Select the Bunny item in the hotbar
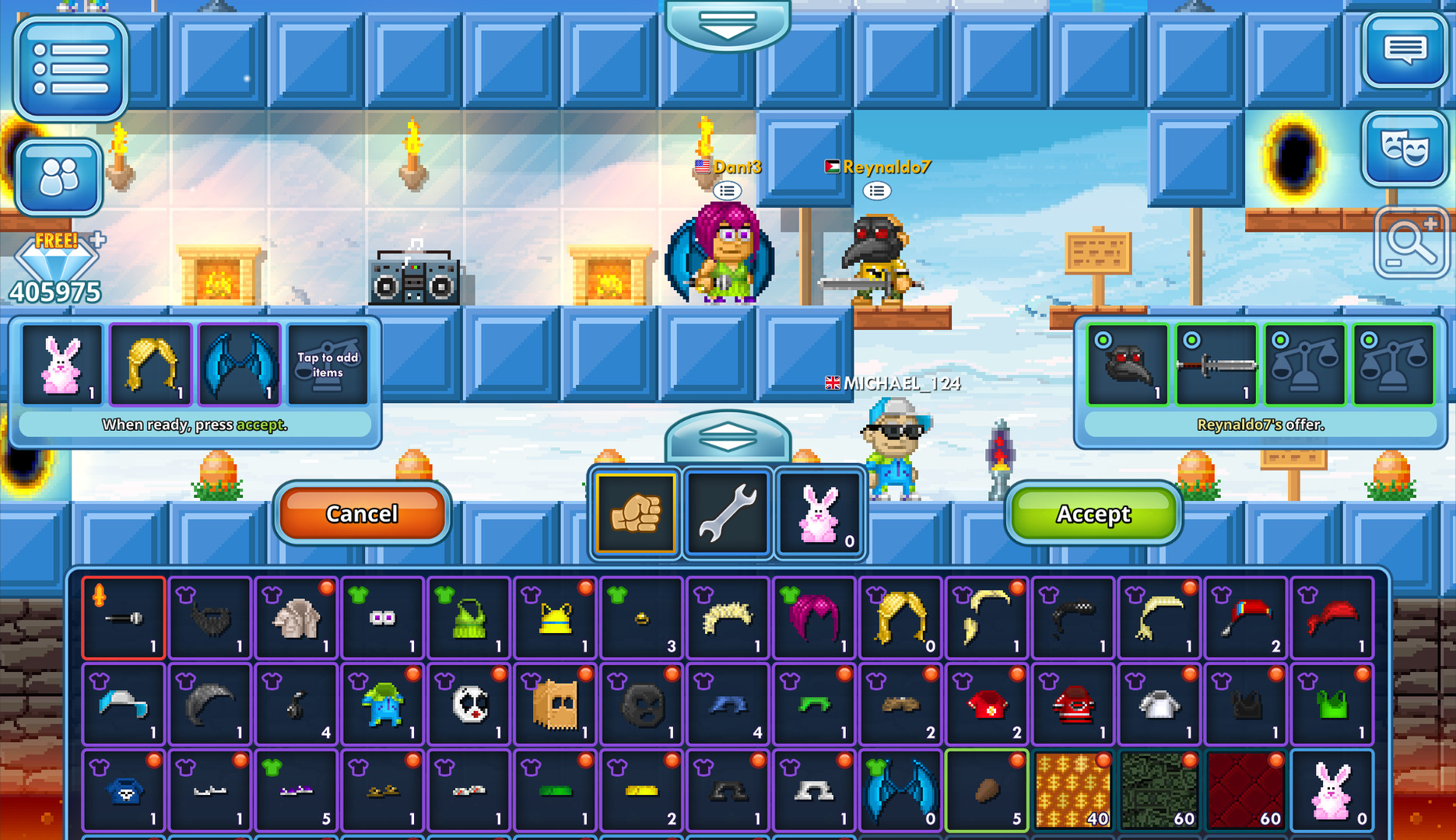1456x840 pixels. (818, 513)
